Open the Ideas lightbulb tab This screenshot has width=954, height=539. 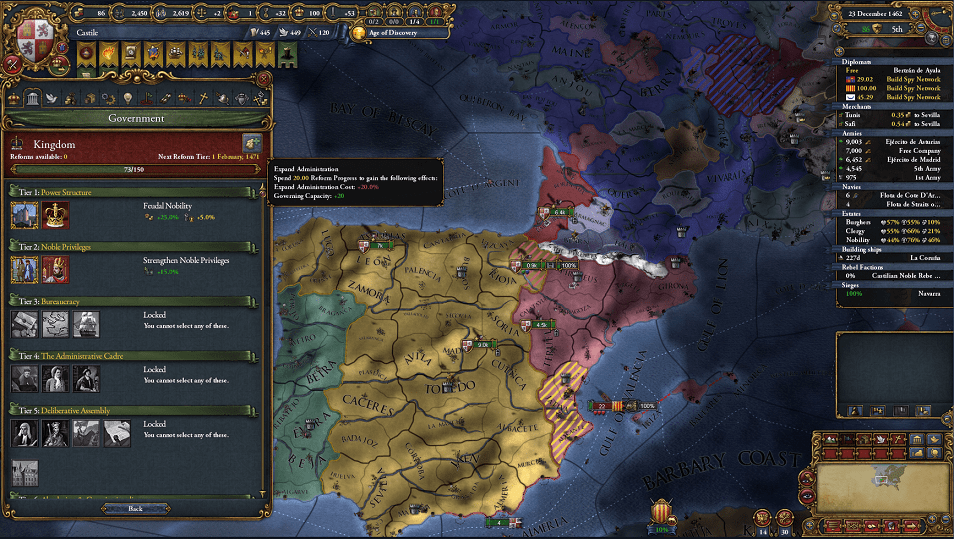pyautogui.click(x=128, y=97)
